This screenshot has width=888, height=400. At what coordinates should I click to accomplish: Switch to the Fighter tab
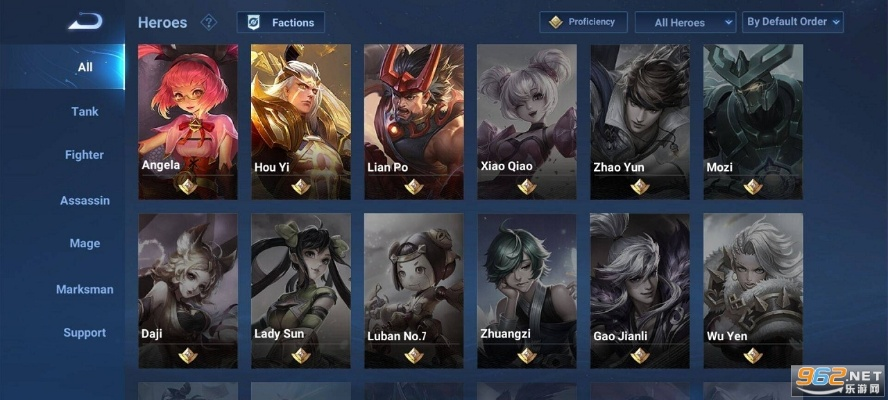click(85, 155)
